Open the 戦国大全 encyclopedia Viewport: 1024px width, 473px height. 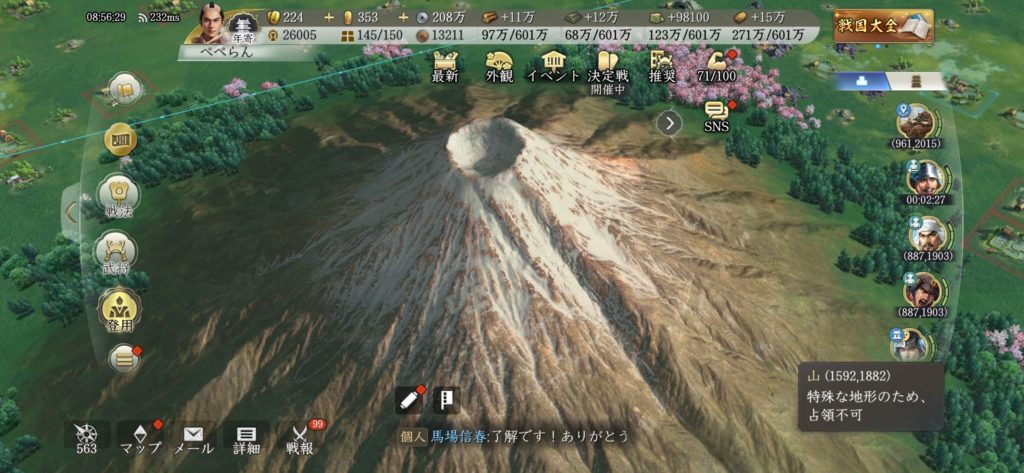click(x=883, y=25)
